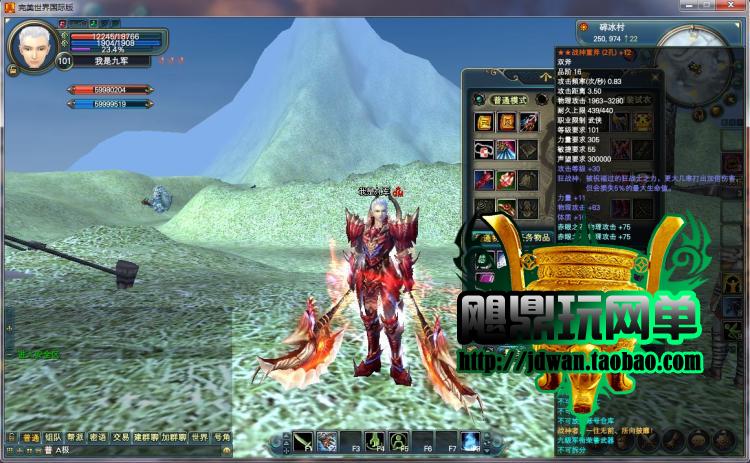Select the 密语 whisper chat tab
The height and width of the screenshot is (463, 750).
(98, 437)
